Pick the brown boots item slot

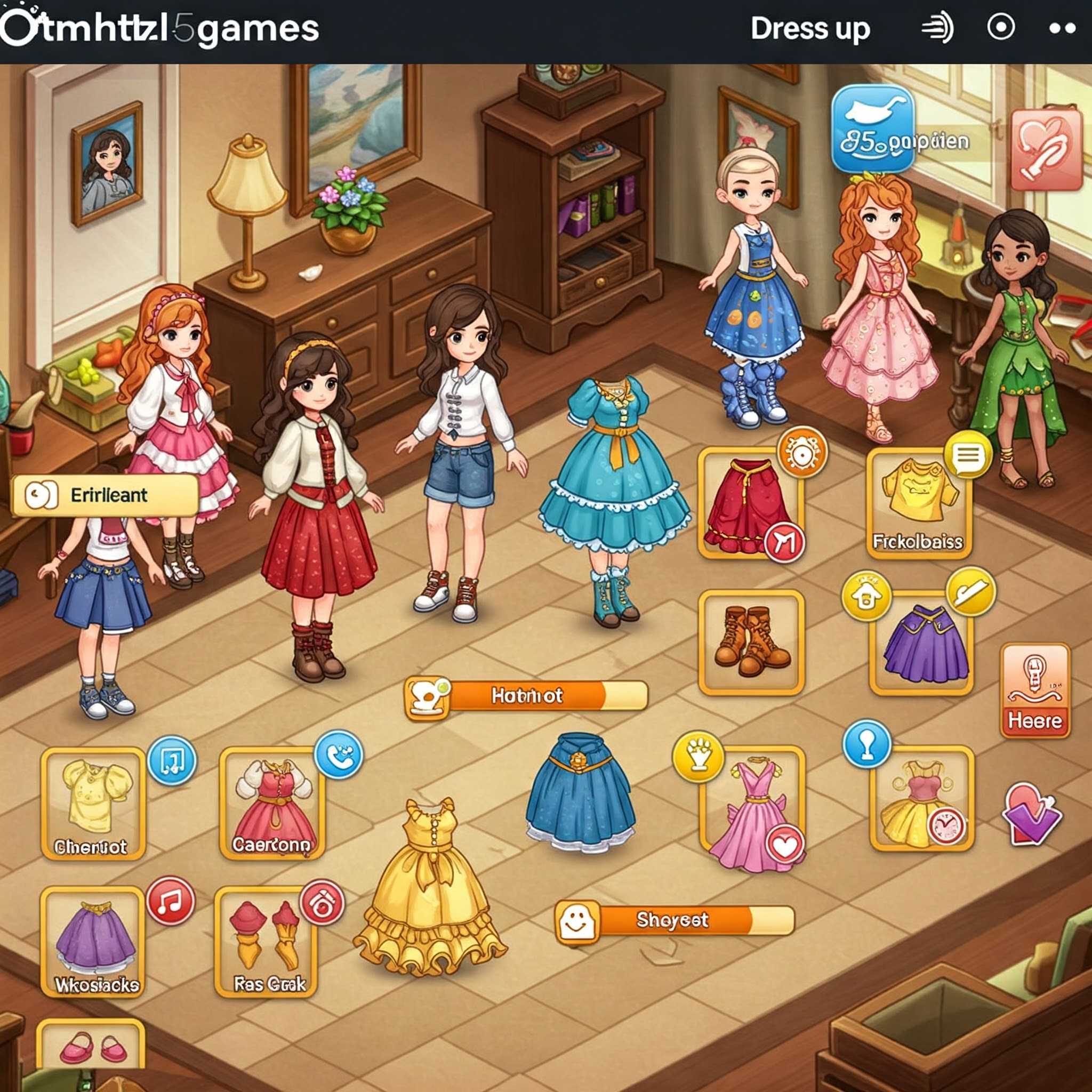point(751,642)
